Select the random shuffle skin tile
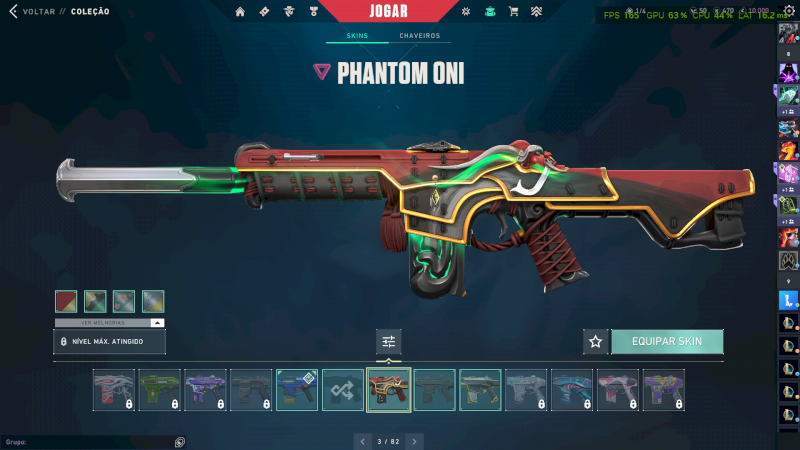 (x=343, y=390)
